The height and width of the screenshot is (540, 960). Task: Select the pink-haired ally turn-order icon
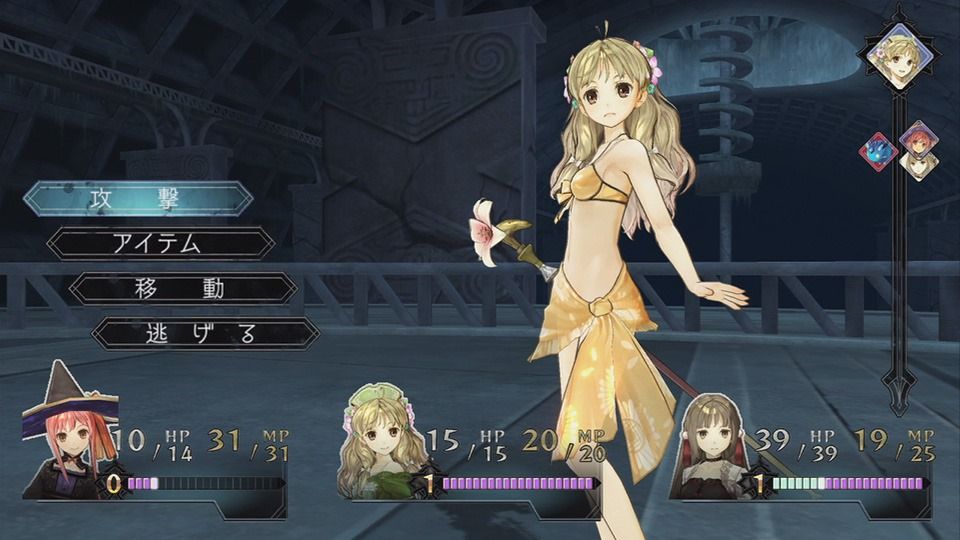click(x=915, y=144)
